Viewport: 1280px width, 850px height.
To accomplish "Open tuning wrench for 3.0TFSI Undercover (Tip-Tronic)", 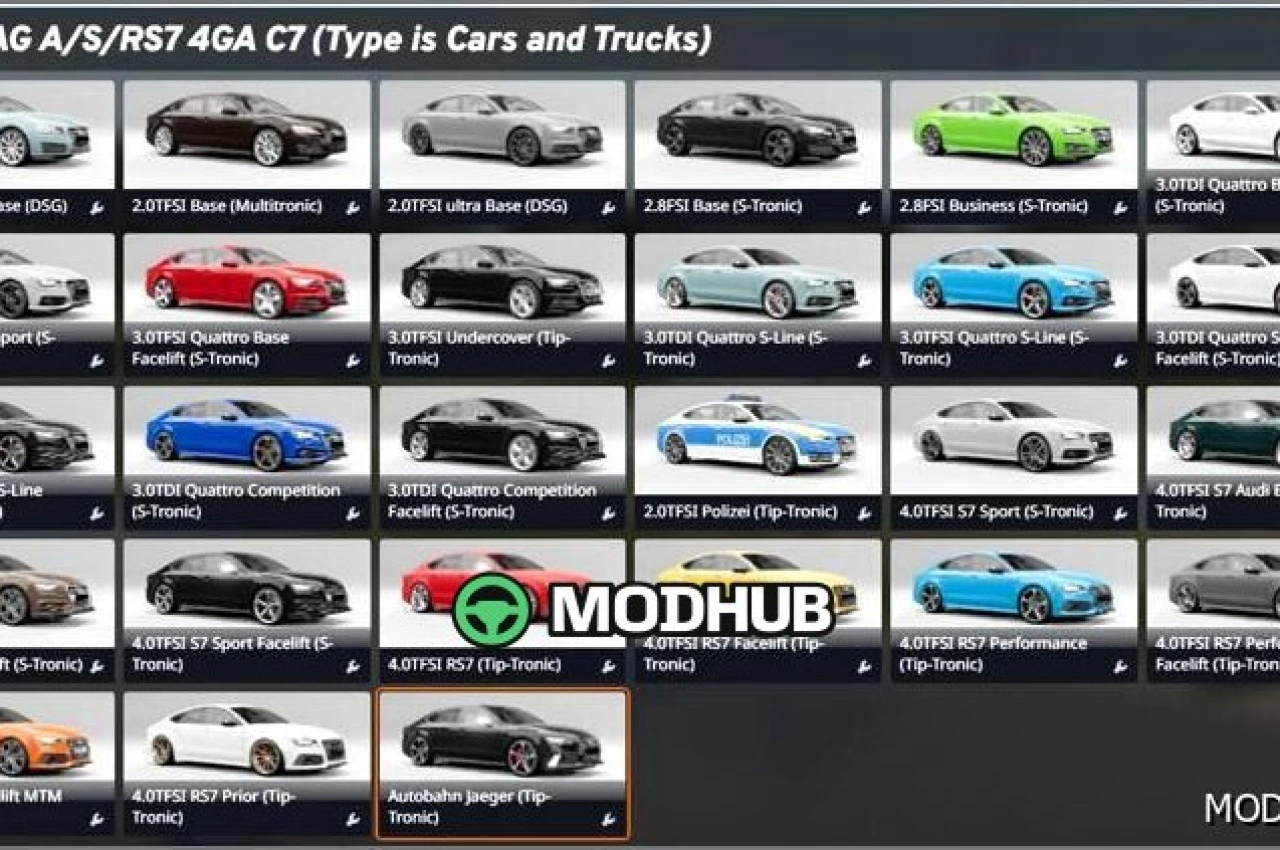I will pyautogui.click(x=609, y=362).
